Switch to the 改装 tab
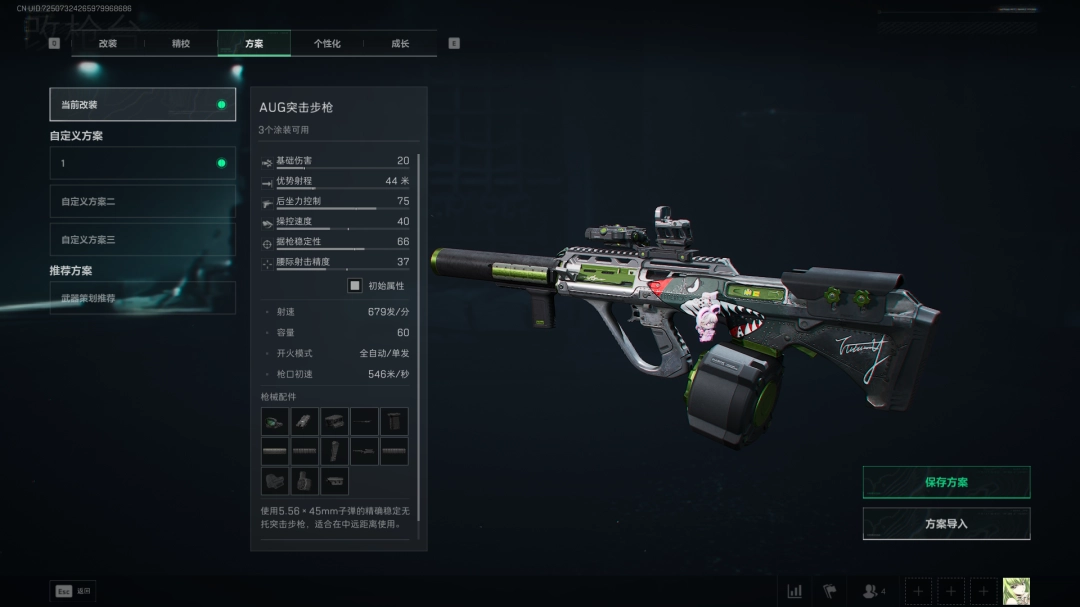 point(108,44)
